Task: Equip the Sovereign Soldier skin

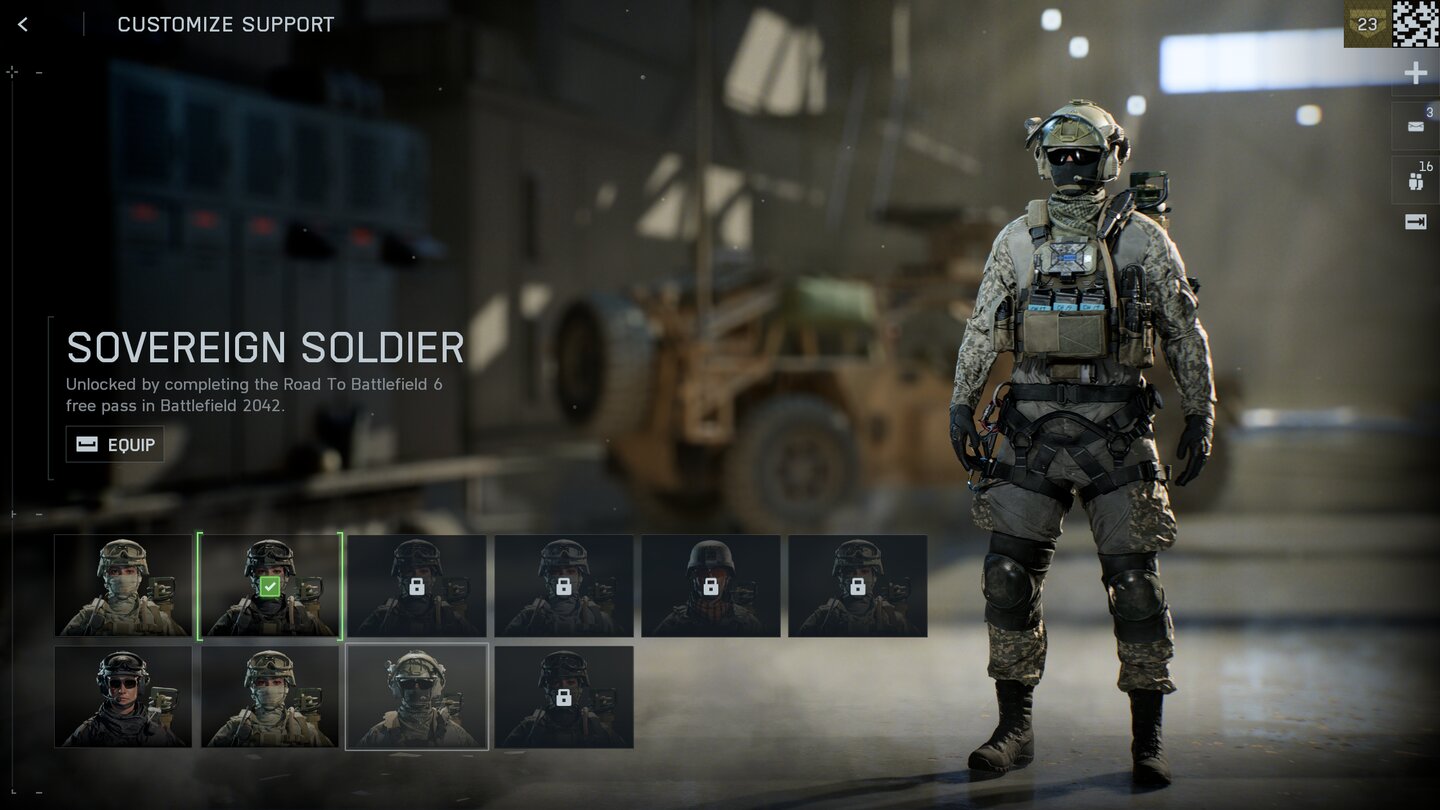Action: pos(115,444)
